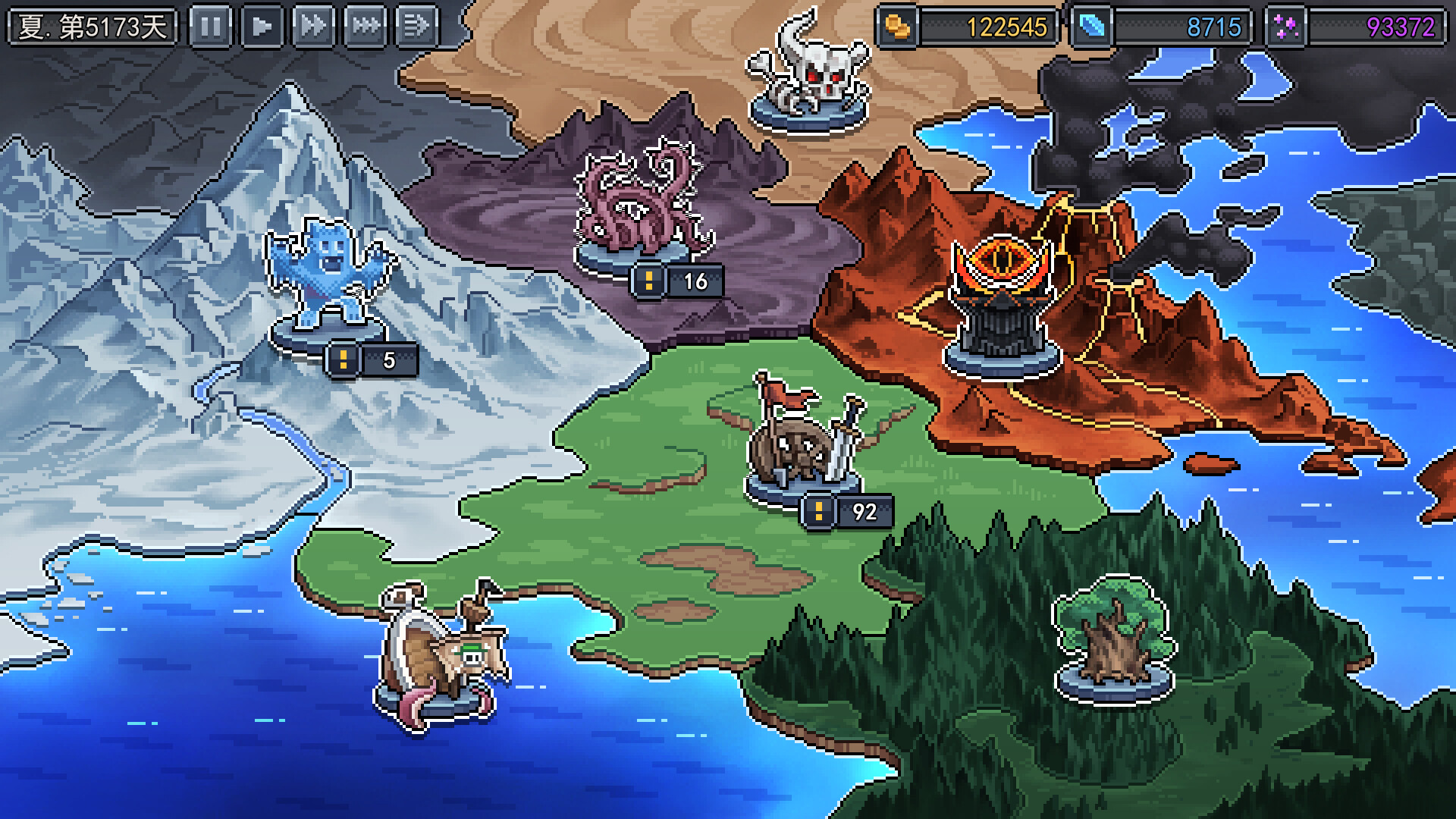Expand the 16 alert badge near the tentacles
1456x819 pixels.
pos(675,284)
